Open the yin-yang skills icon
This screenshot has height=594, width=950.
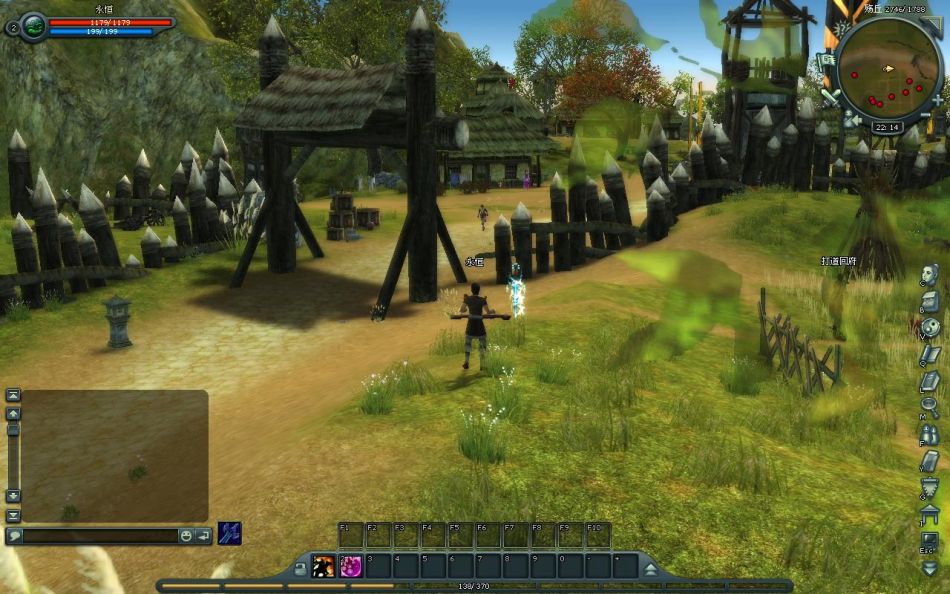(930, 328)
